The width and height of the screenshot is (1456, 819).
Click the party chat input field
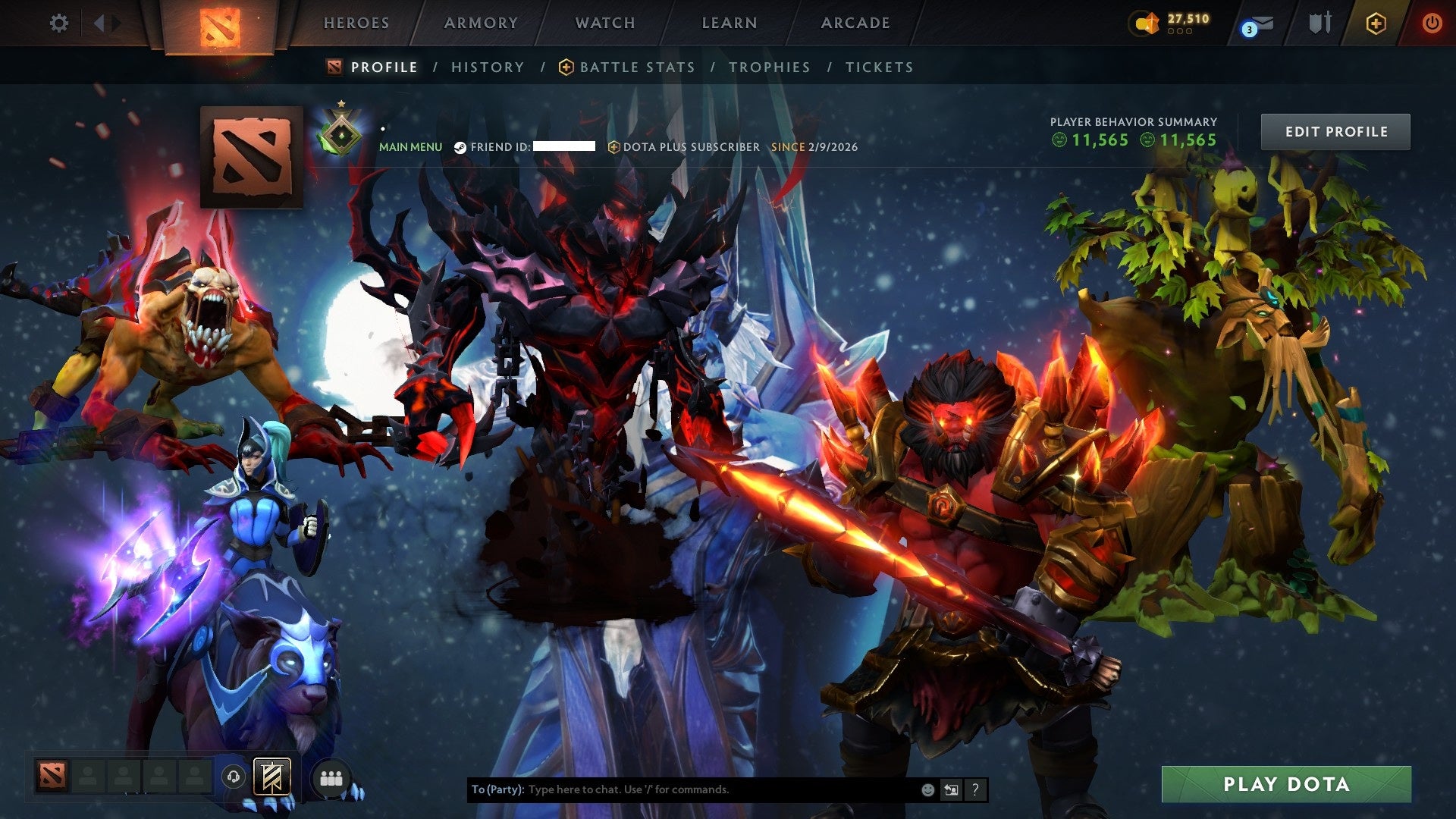click(682, 789)
